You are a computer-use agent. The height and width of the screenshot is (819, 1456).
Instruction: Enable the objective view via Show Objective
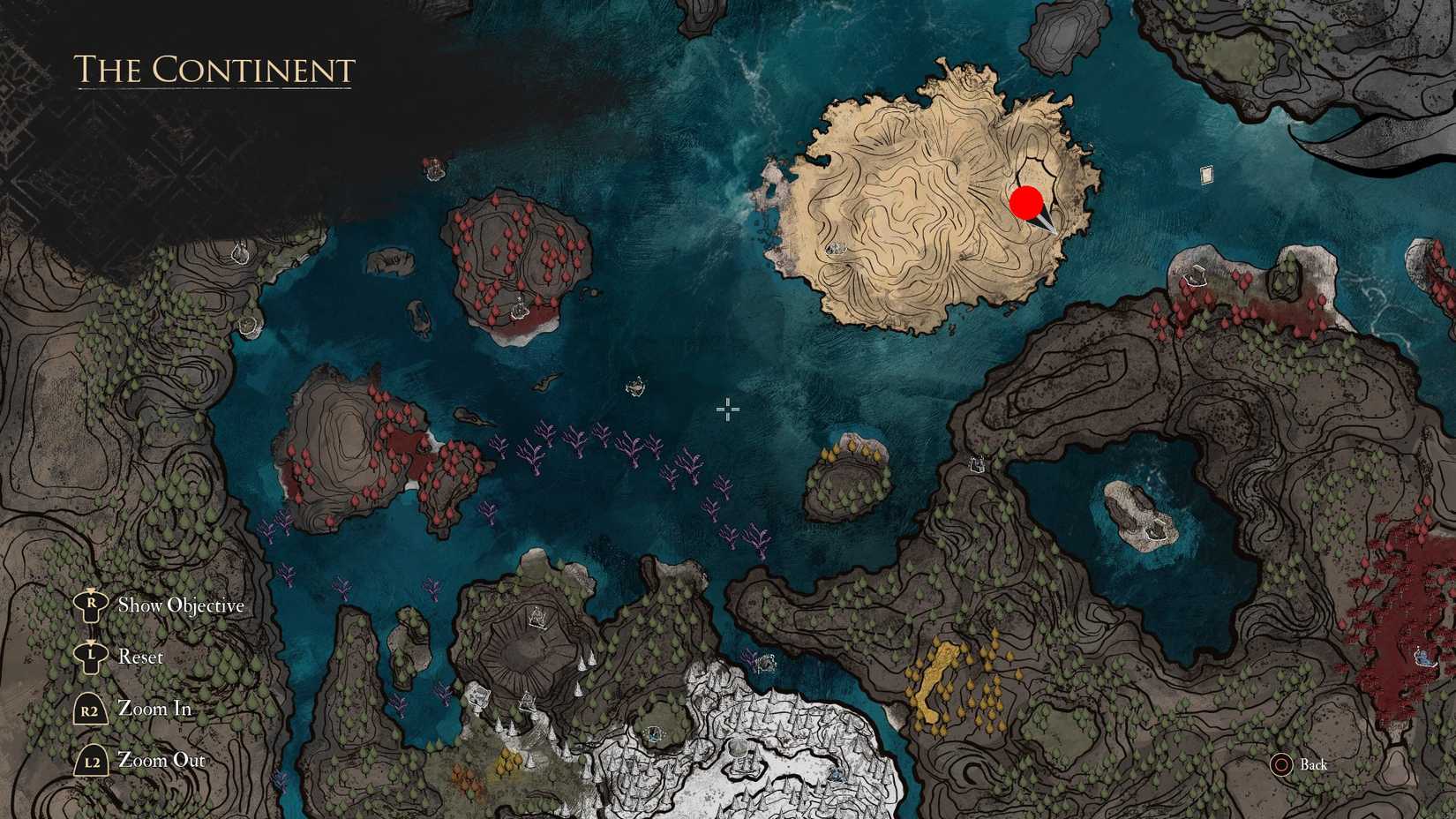coord(181,605)
